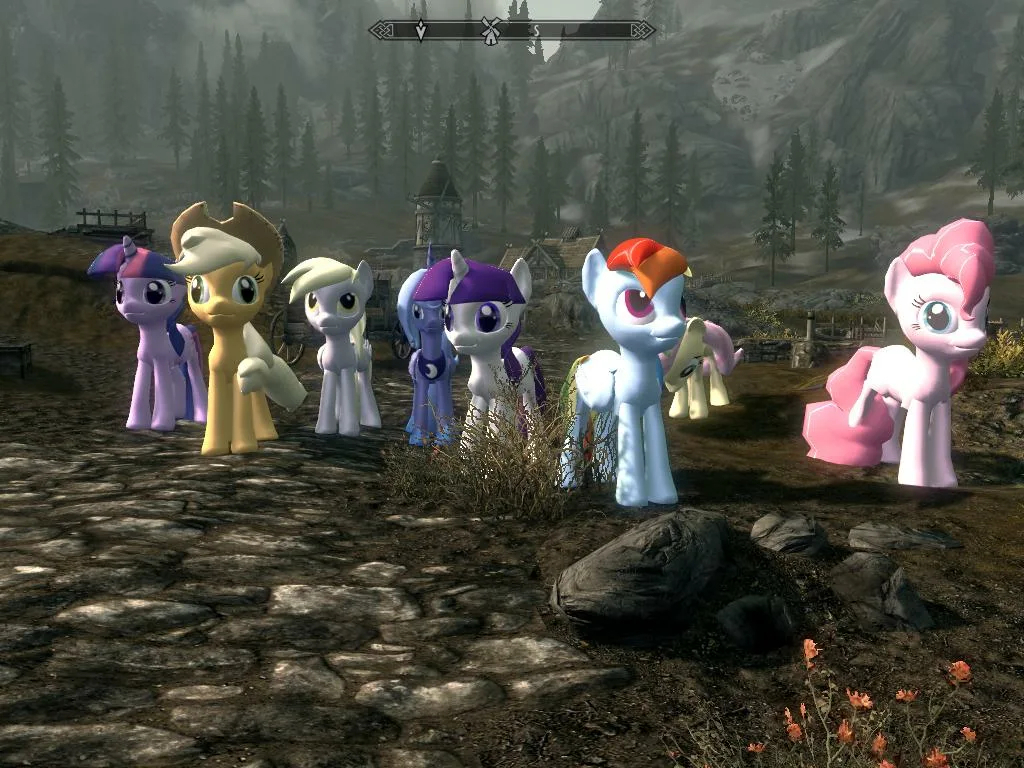The height and width of the screenshot is (768, 1024).
Task: Select the quest arrow marker on the compass
Action: pyautogui.click(x=421, y=30)
